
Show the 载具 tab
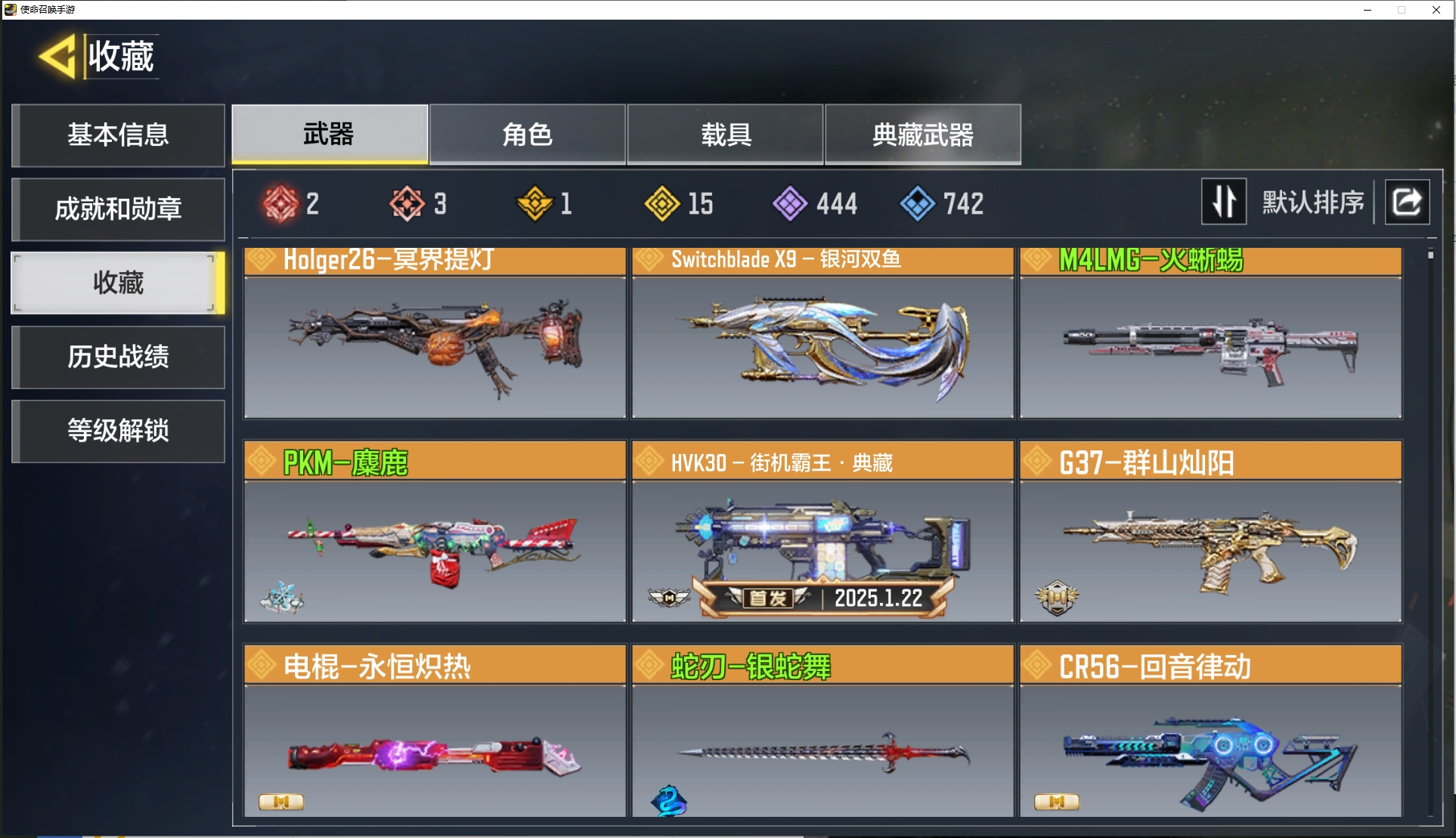[x=725, y=135]
